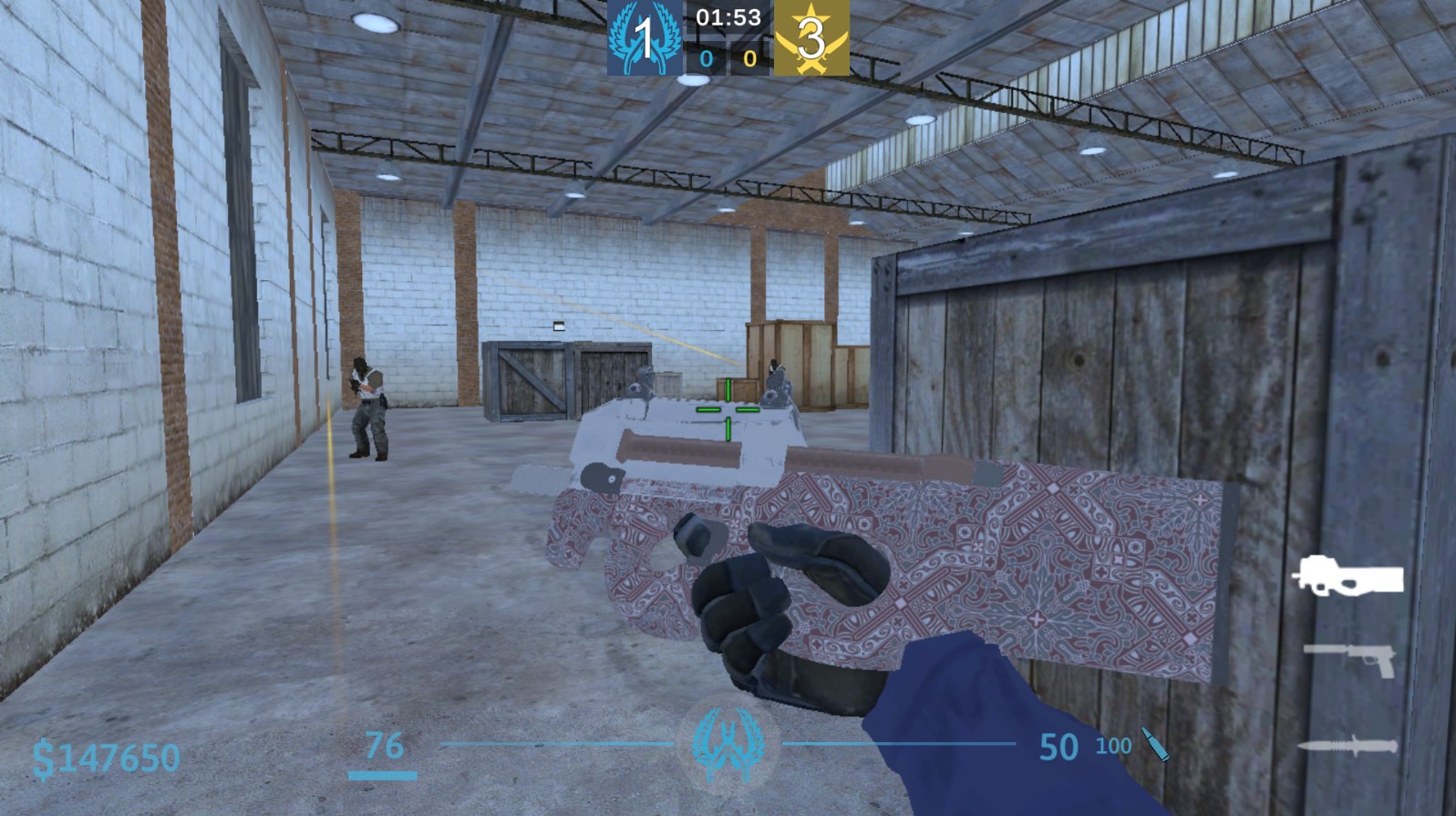Click the health value showing 50
Image resolution: width=1456 pixels, height=816 pixels.
(1057, 744)
